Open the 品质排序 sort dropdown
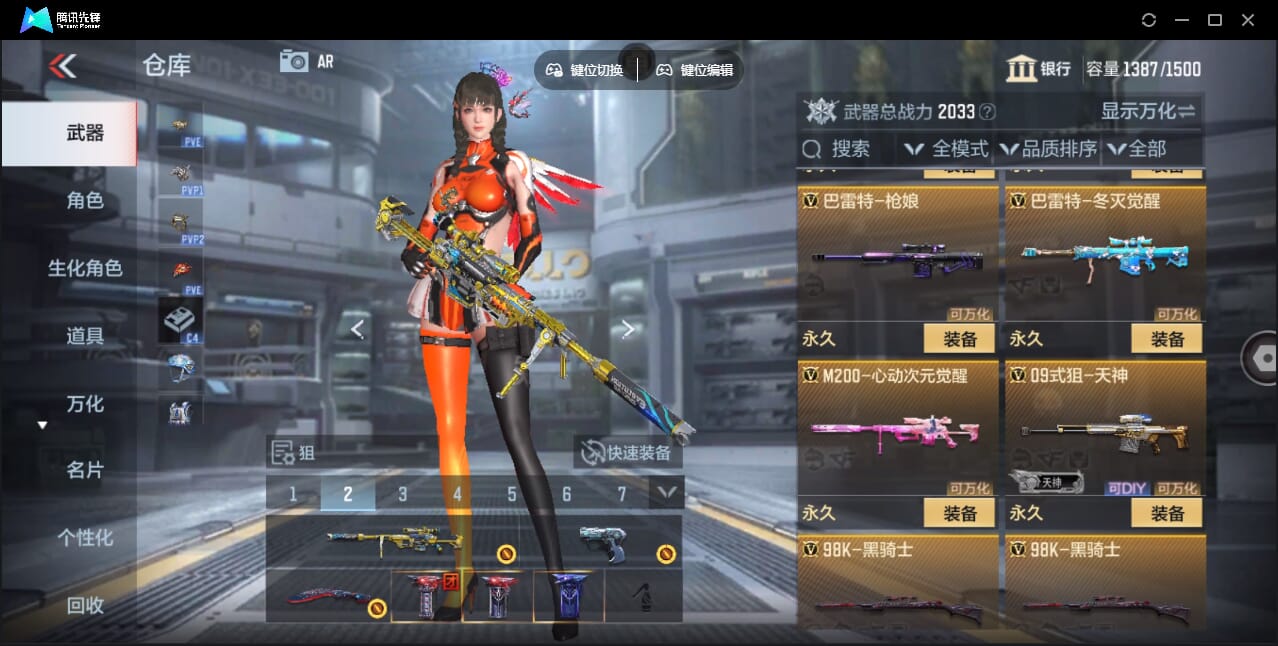 click(1049, 149)
